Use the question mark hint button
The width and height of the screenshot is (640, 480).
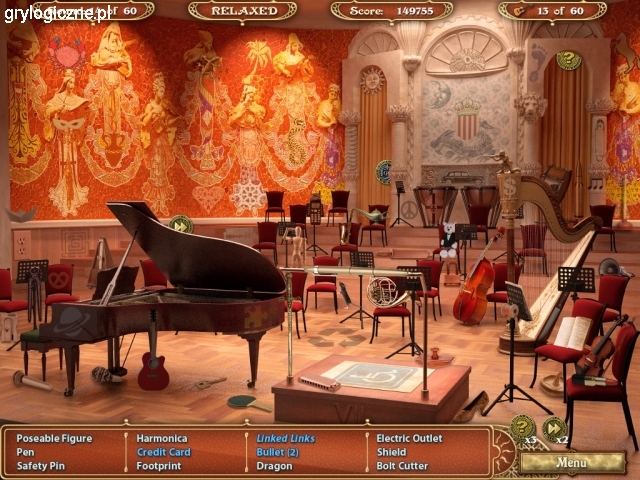point(522,427)
